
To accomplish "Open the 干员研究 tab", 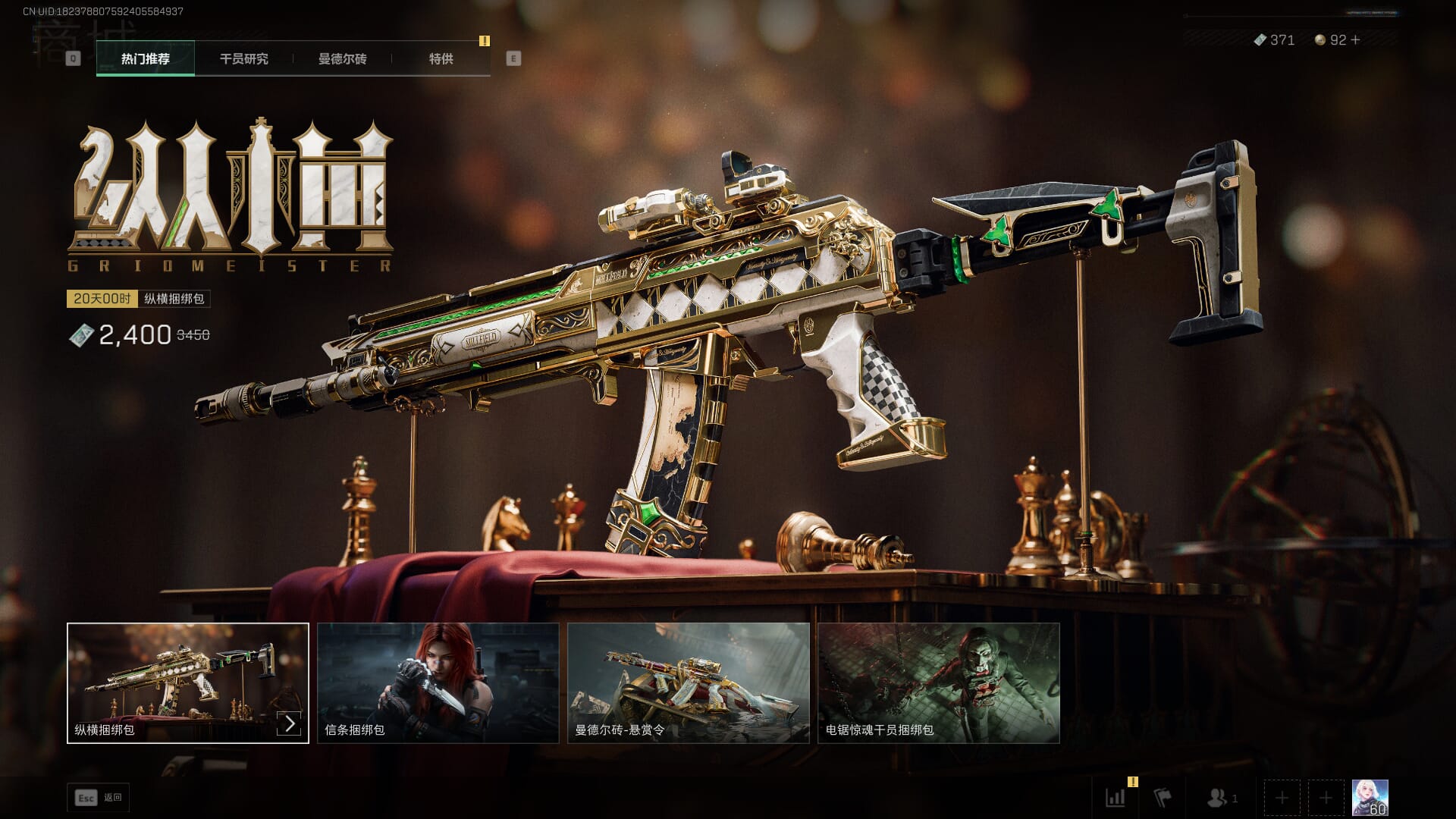I will 243,58.
